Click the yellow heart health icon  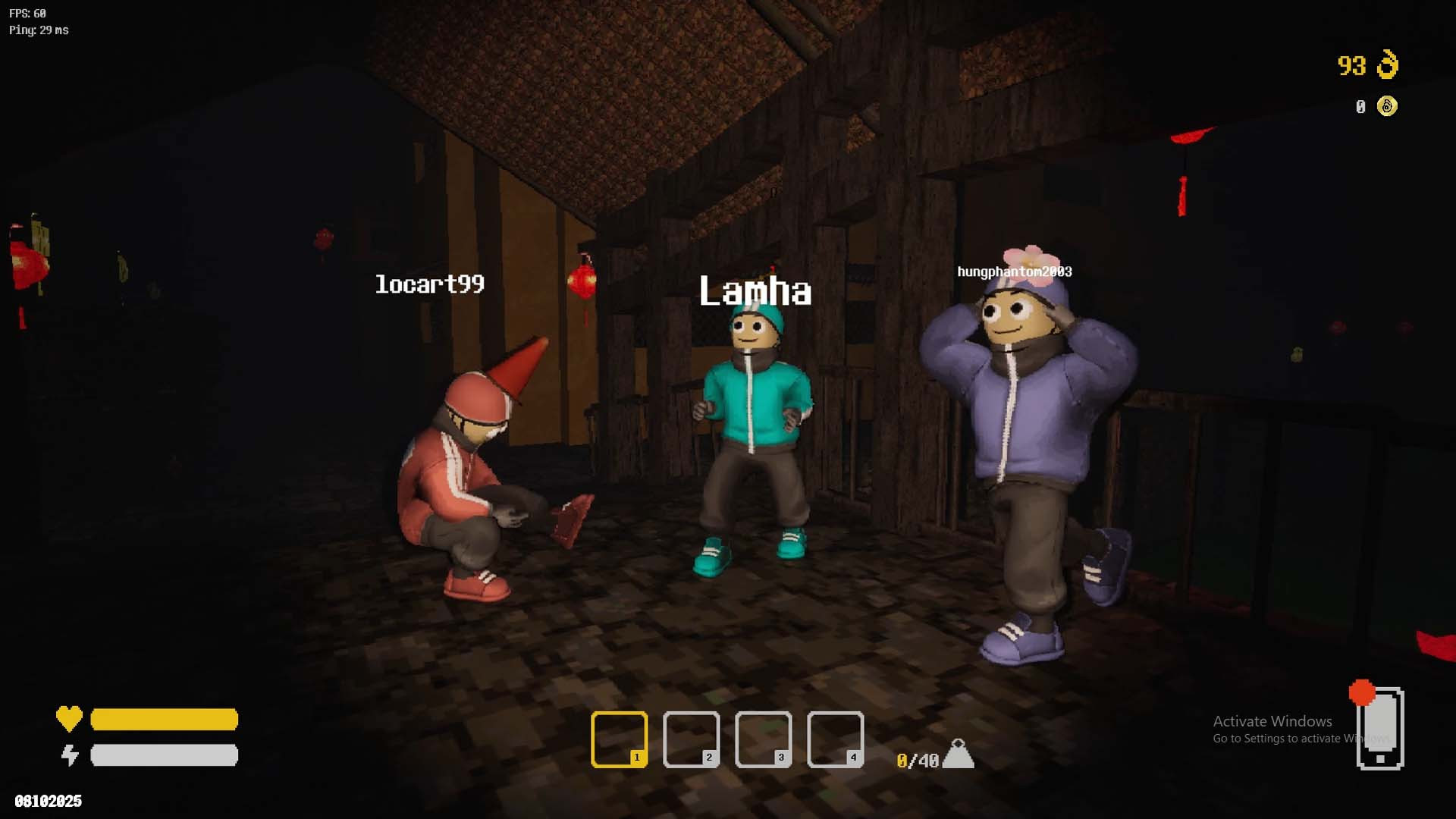(69, 717)
